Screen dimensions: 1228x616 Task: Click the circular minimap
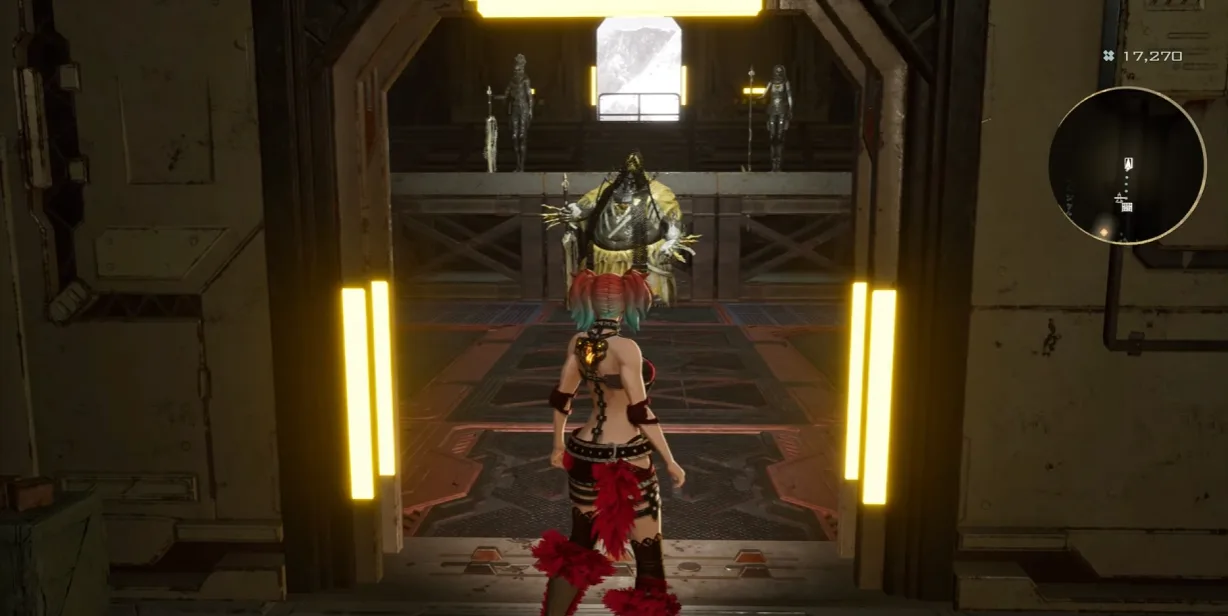tap(1127, 166)
